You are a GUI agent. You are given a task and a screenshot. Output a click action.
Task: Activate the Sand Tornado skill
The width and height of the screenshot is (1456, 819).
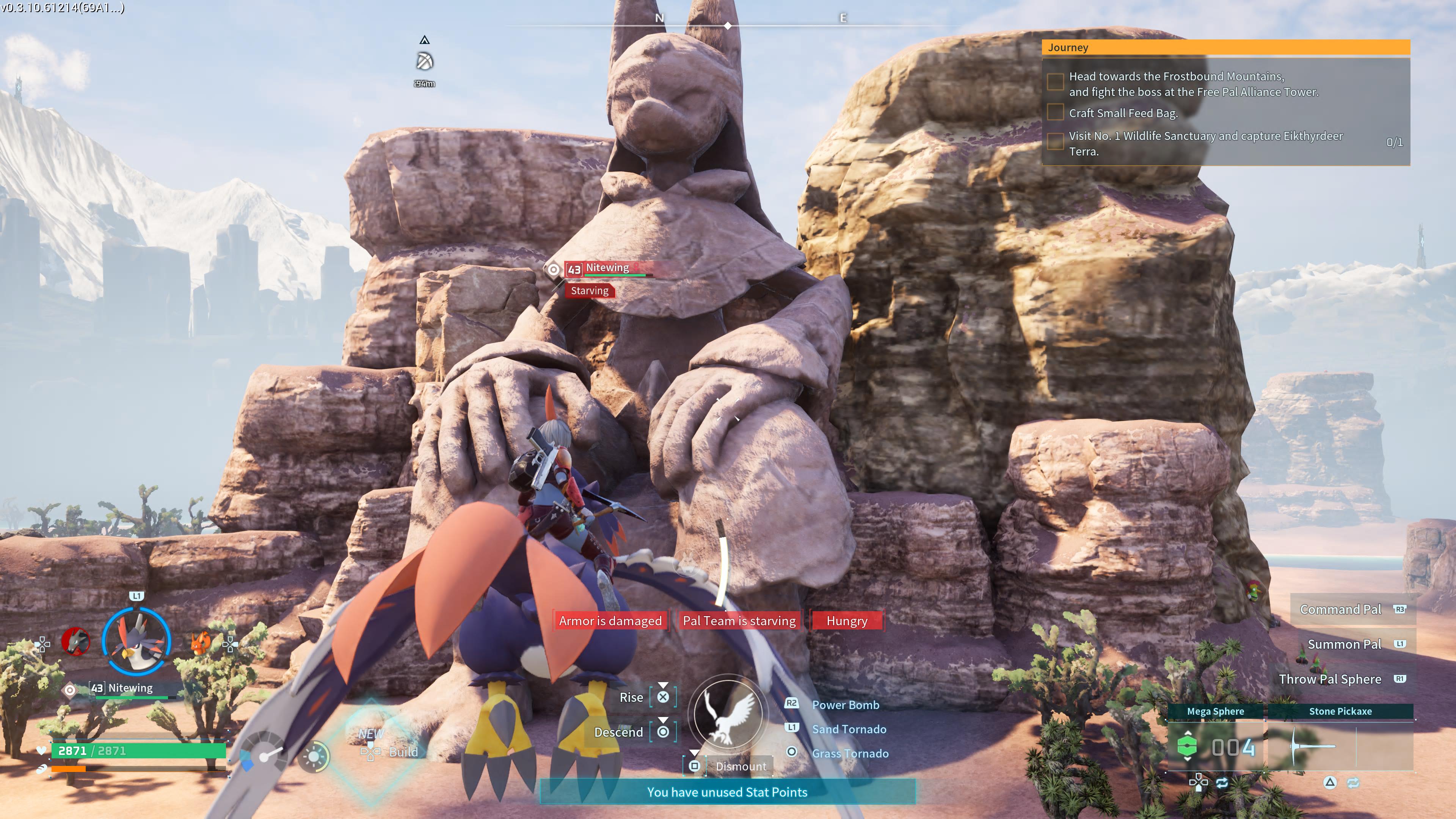point(849,729)
